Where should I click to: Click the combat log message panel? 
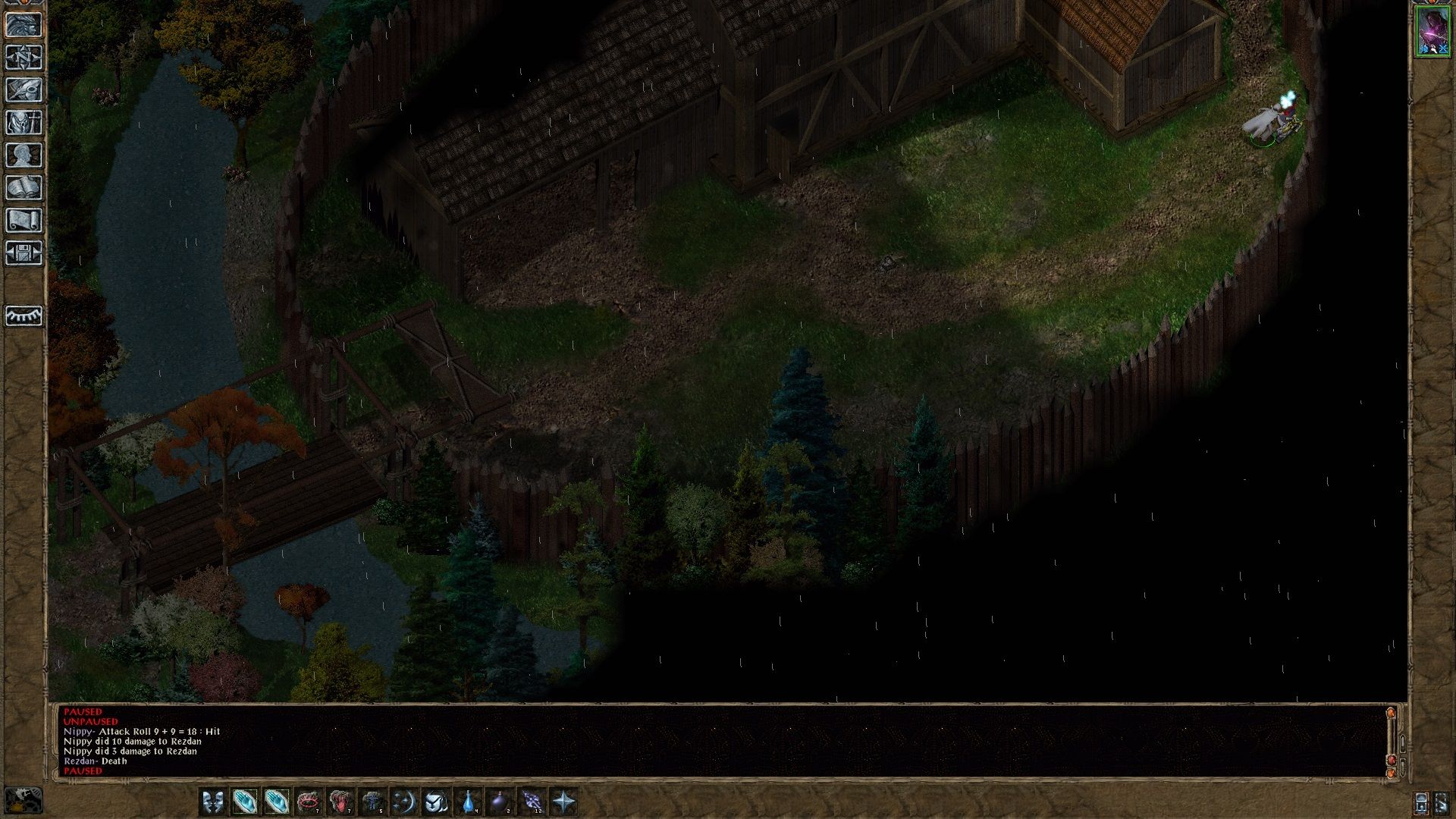pos(720,741)
